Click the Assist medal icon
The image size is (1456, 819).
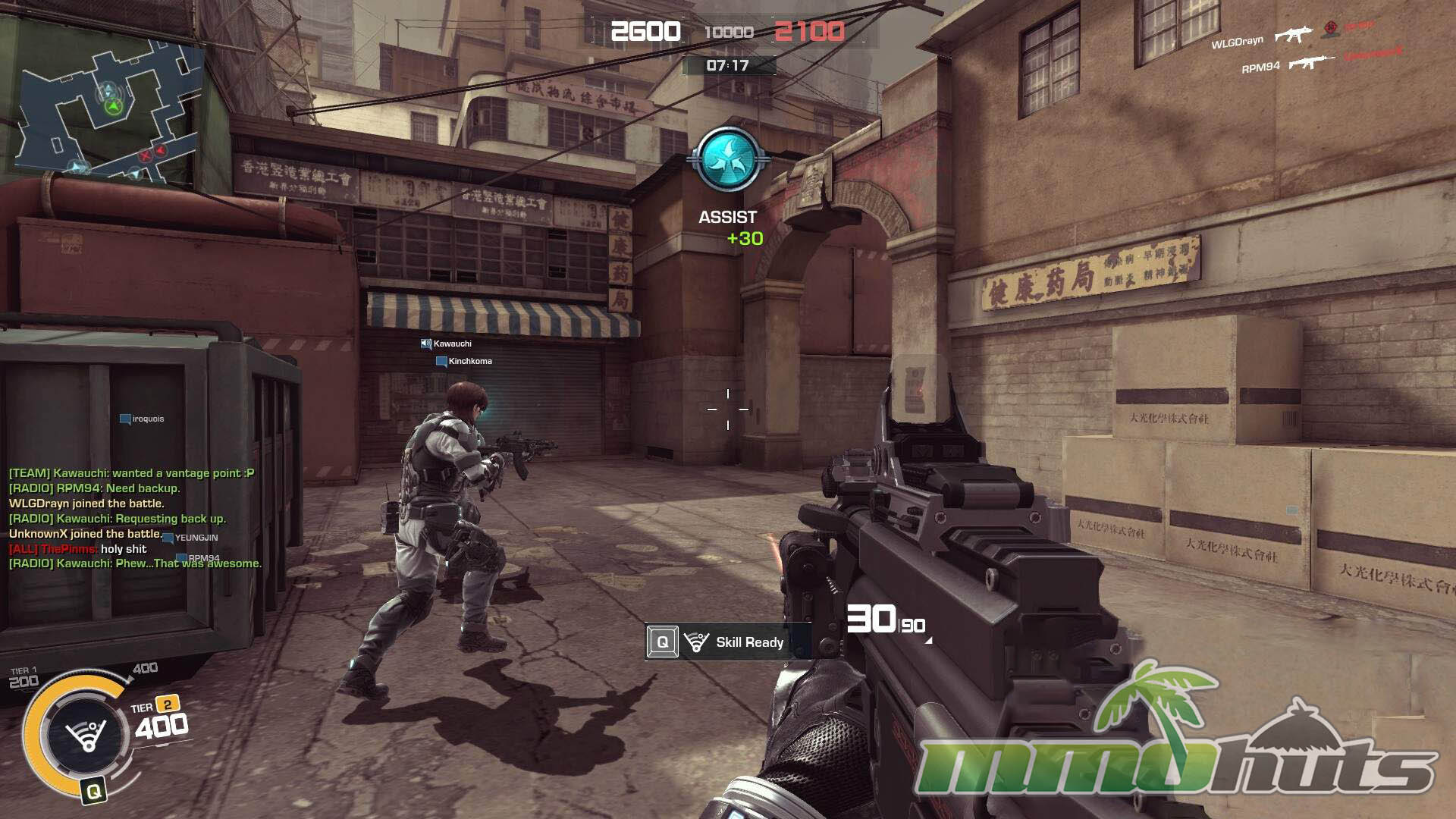(x=727, y=159)
